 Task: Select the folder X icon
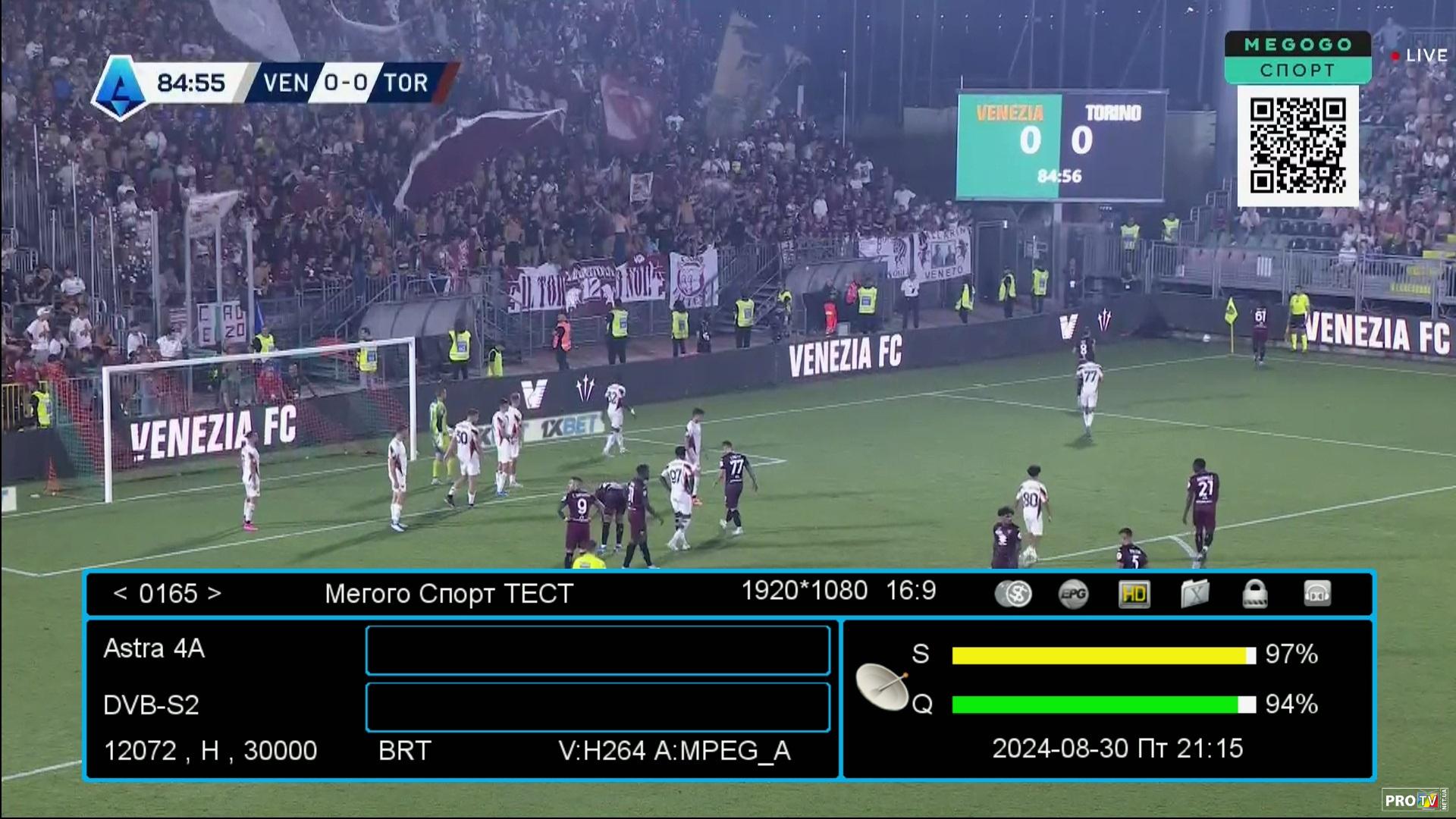tap(1194, 594)
